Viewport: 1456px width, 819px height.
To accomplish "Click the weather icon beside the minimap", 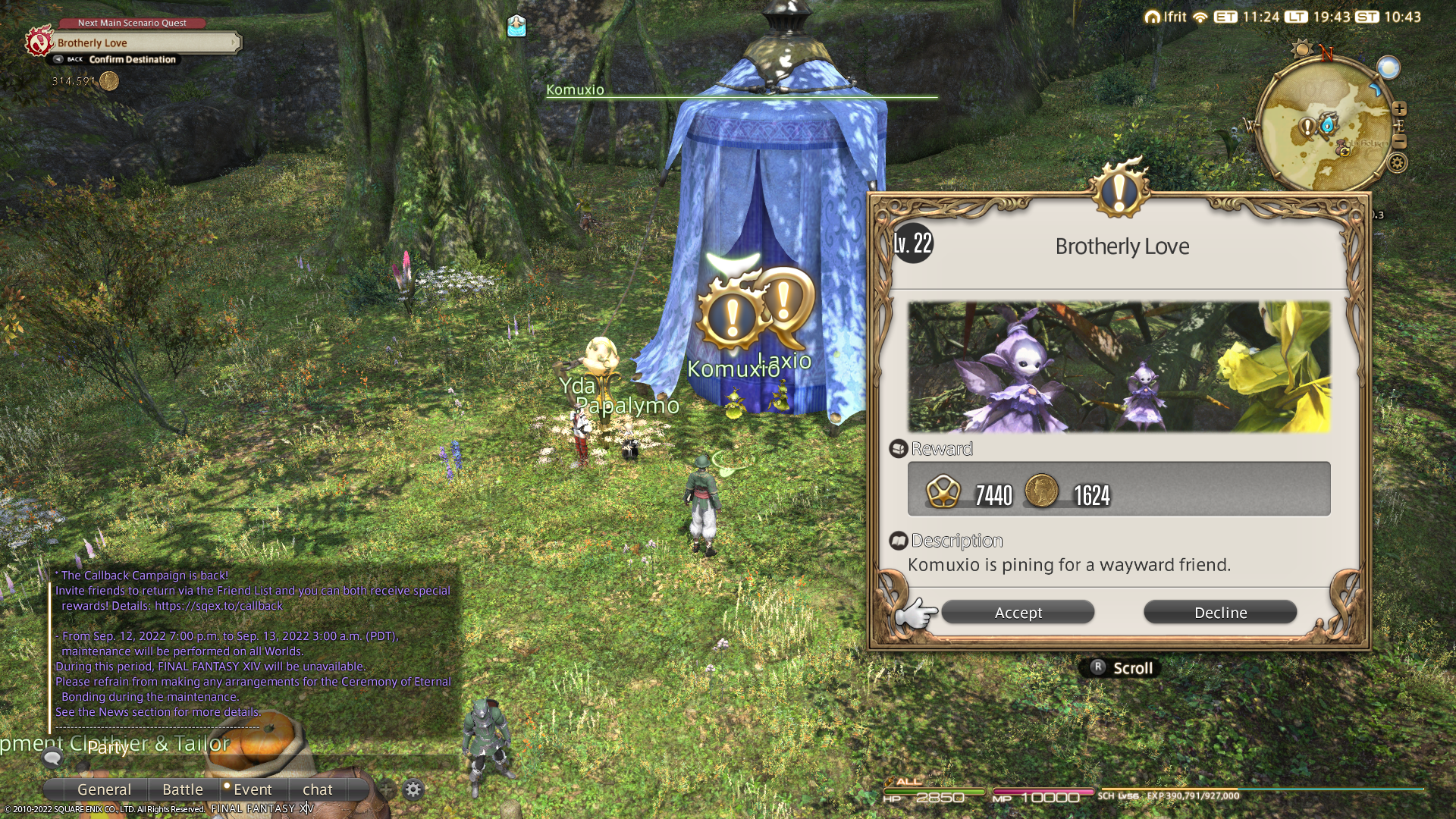I will click(1389, 68).
